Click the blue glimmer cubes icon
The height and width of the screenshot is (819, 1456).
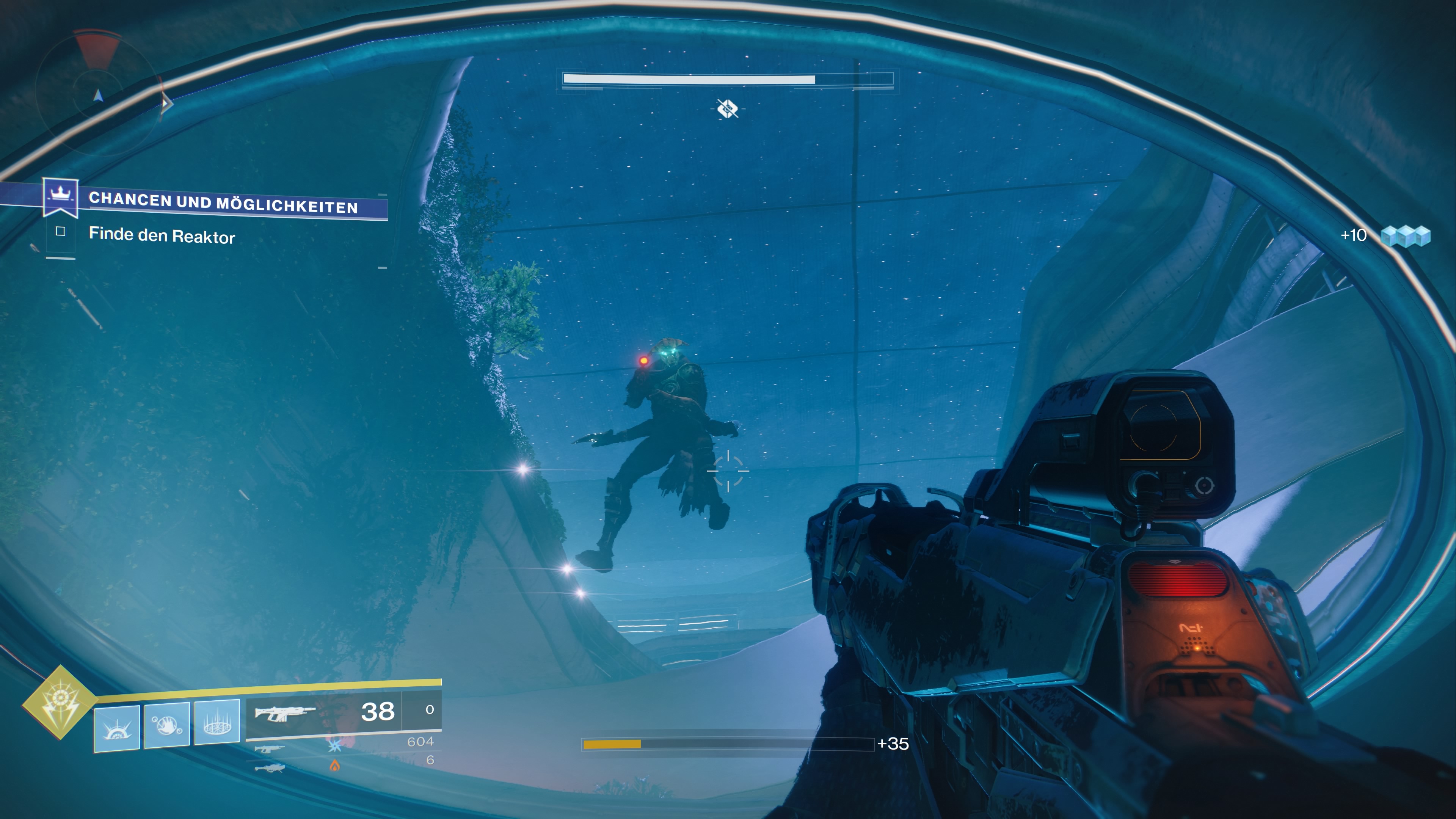[1405, 236]
